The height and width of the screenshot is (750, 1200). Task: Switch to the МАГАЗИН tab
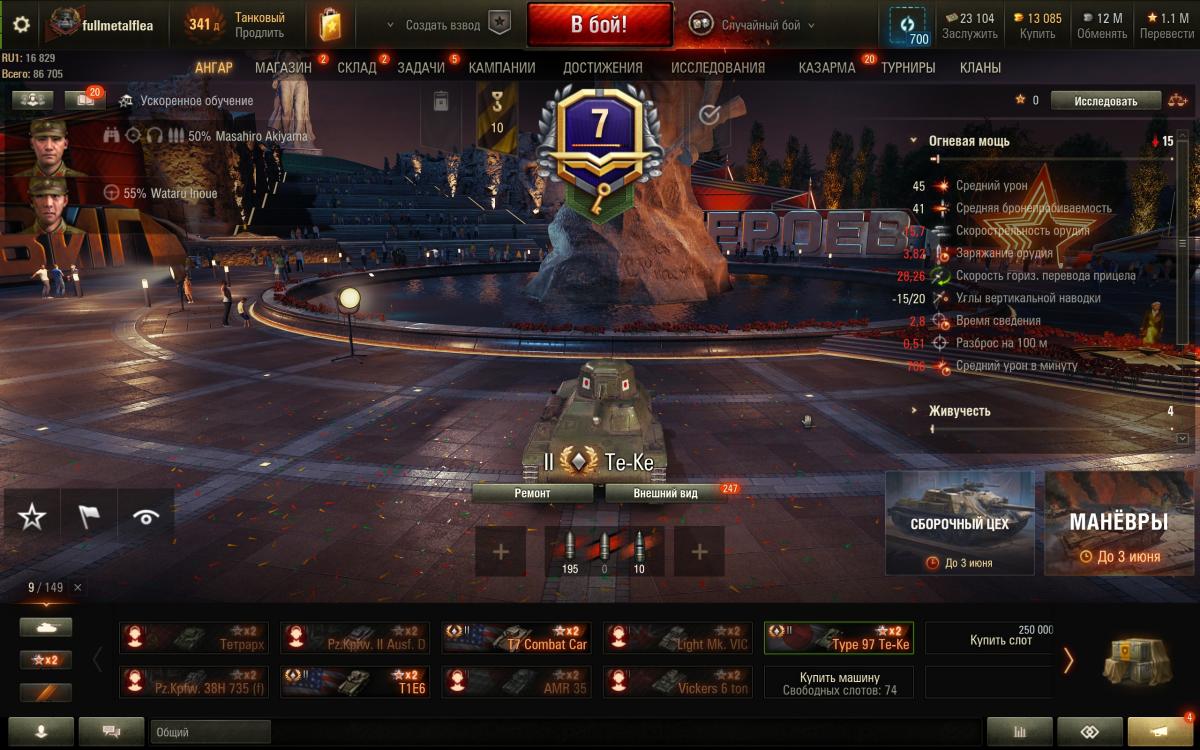click(283, 68)
